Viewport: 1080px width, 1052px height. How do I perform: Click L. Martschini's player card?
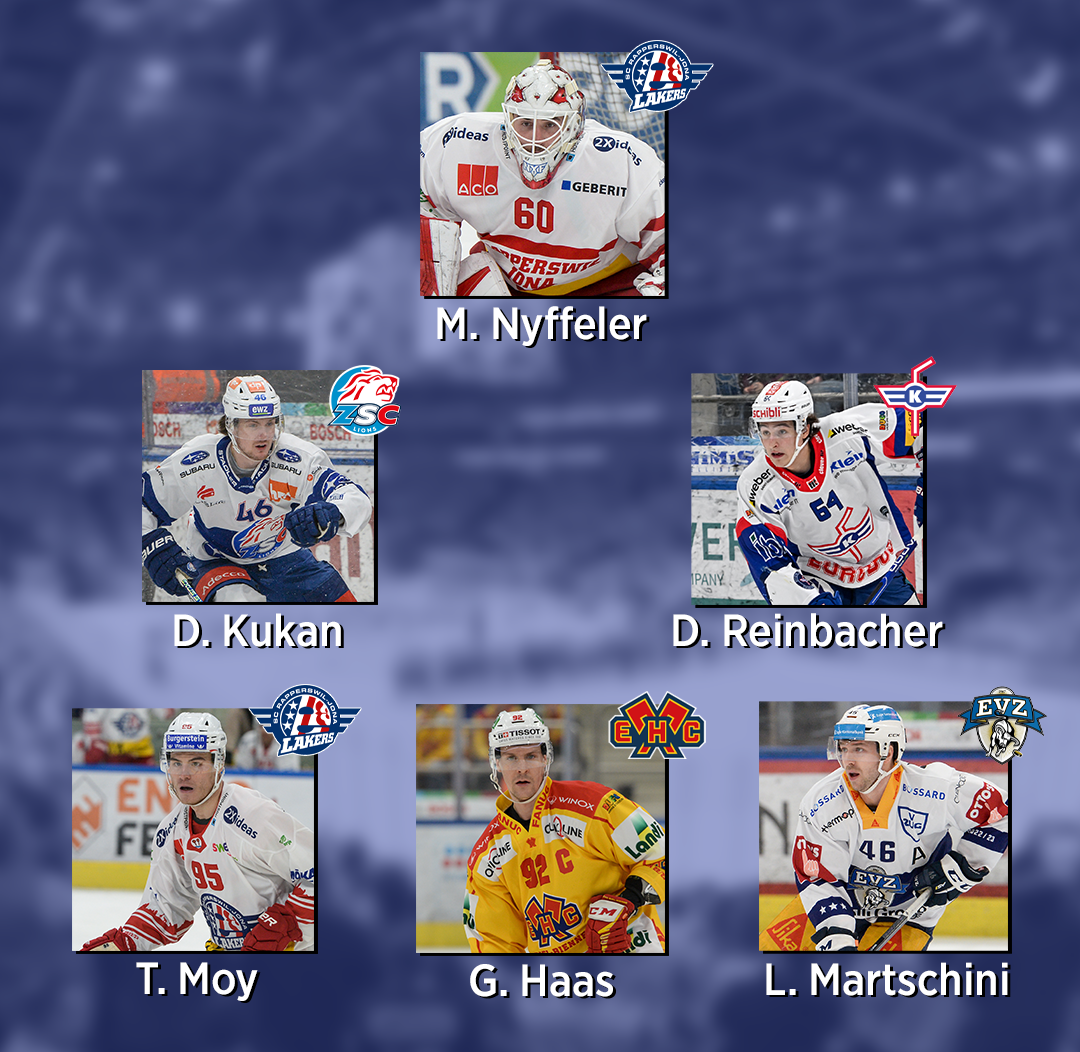[x=883, y=827]
